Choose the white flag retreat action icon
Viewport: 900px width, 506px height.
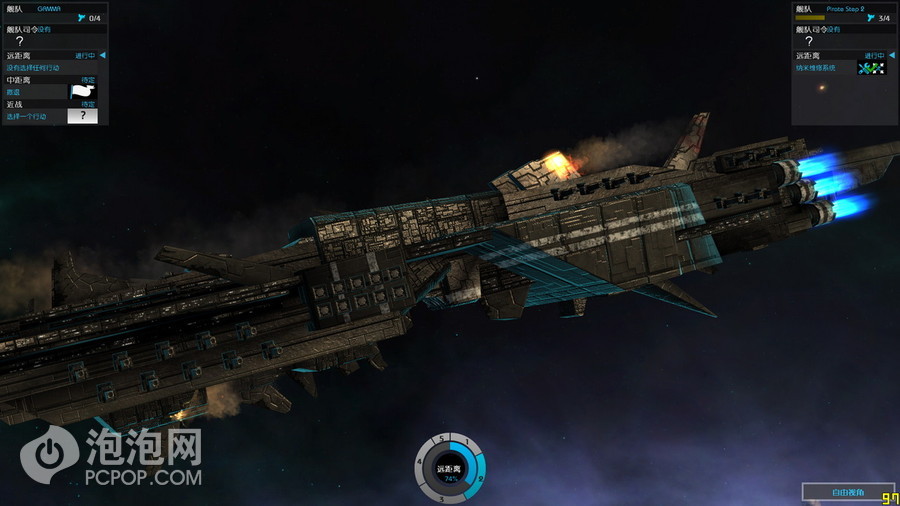coord(82,91)
